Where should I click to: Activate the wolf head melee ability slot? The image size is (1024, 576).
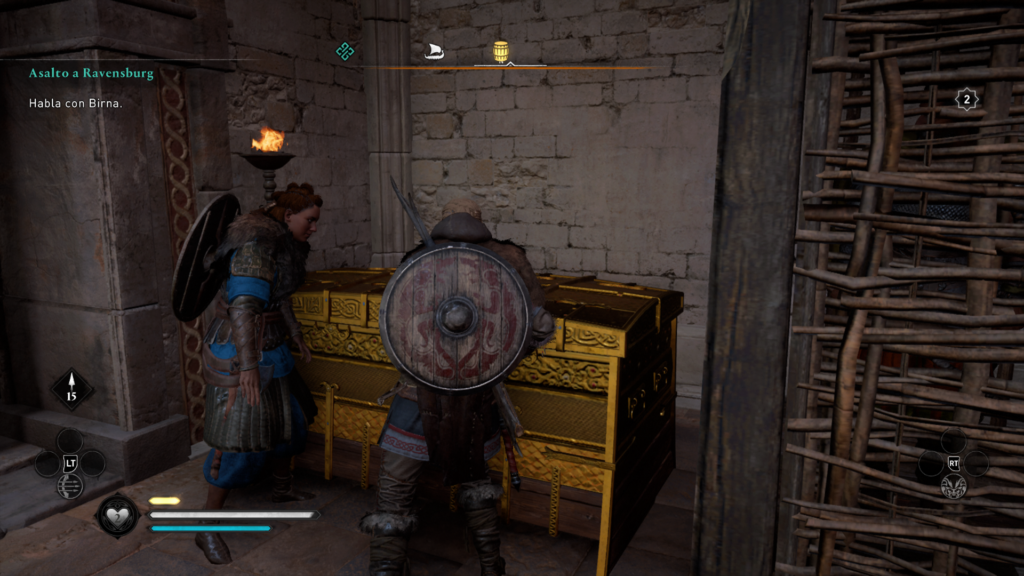(953, 486)
